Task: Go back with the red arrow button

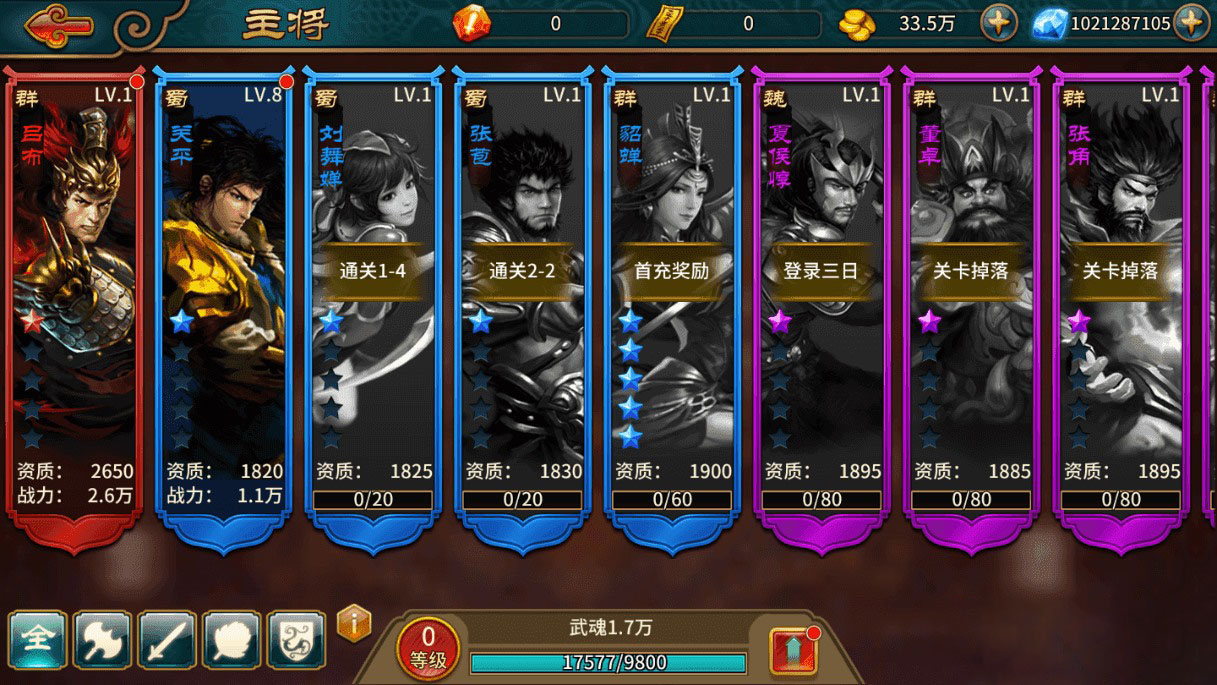Action: [x=58, y=23]
